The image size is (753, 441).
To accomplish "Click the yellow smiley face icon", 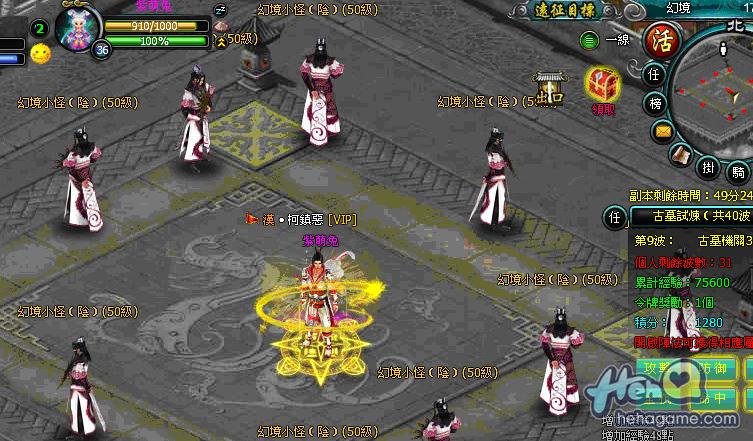I will pos(40,54).
